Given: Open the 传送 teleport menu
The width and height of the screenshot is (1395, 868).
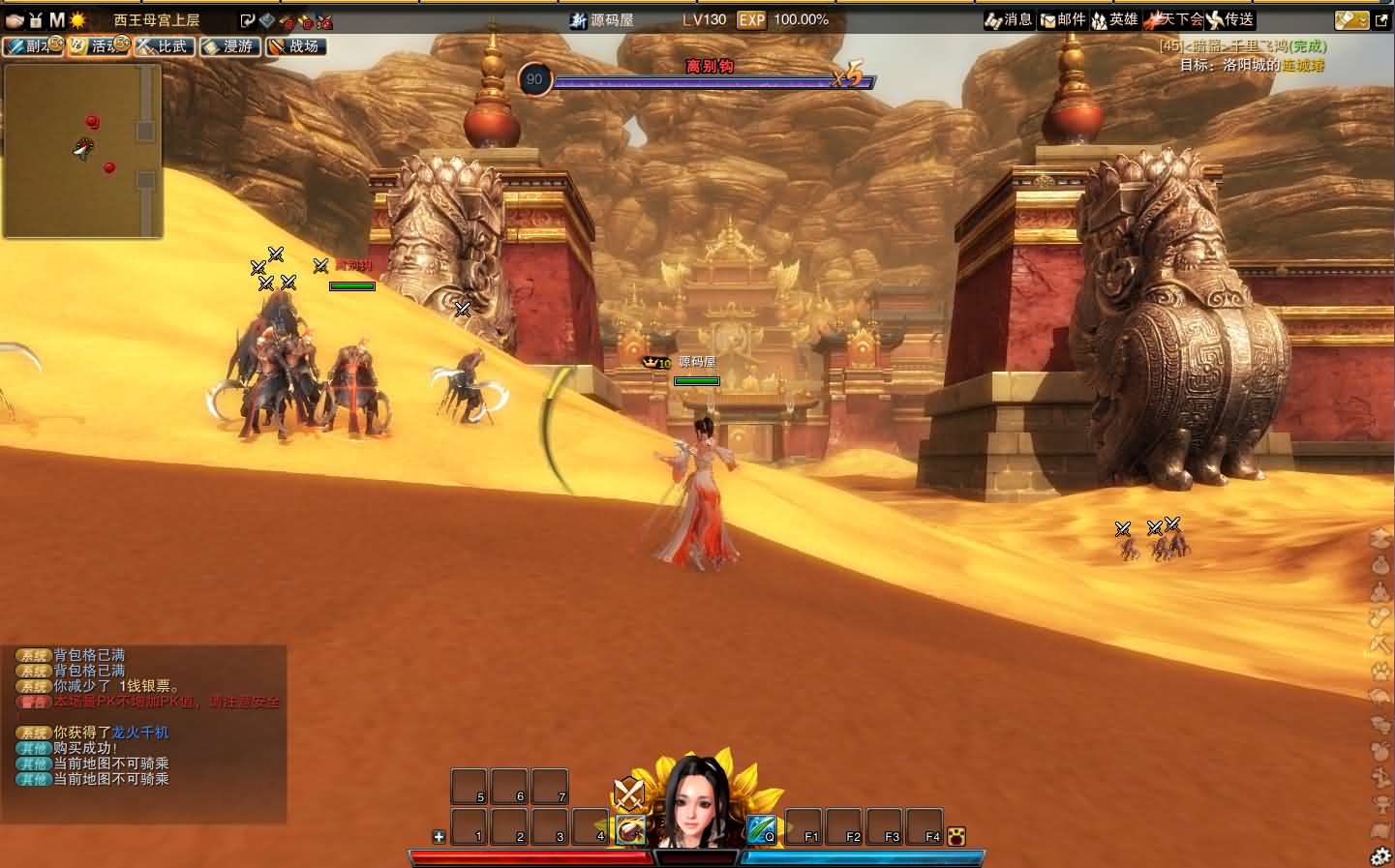Looking at the screenshot, I should point(1229,19).
